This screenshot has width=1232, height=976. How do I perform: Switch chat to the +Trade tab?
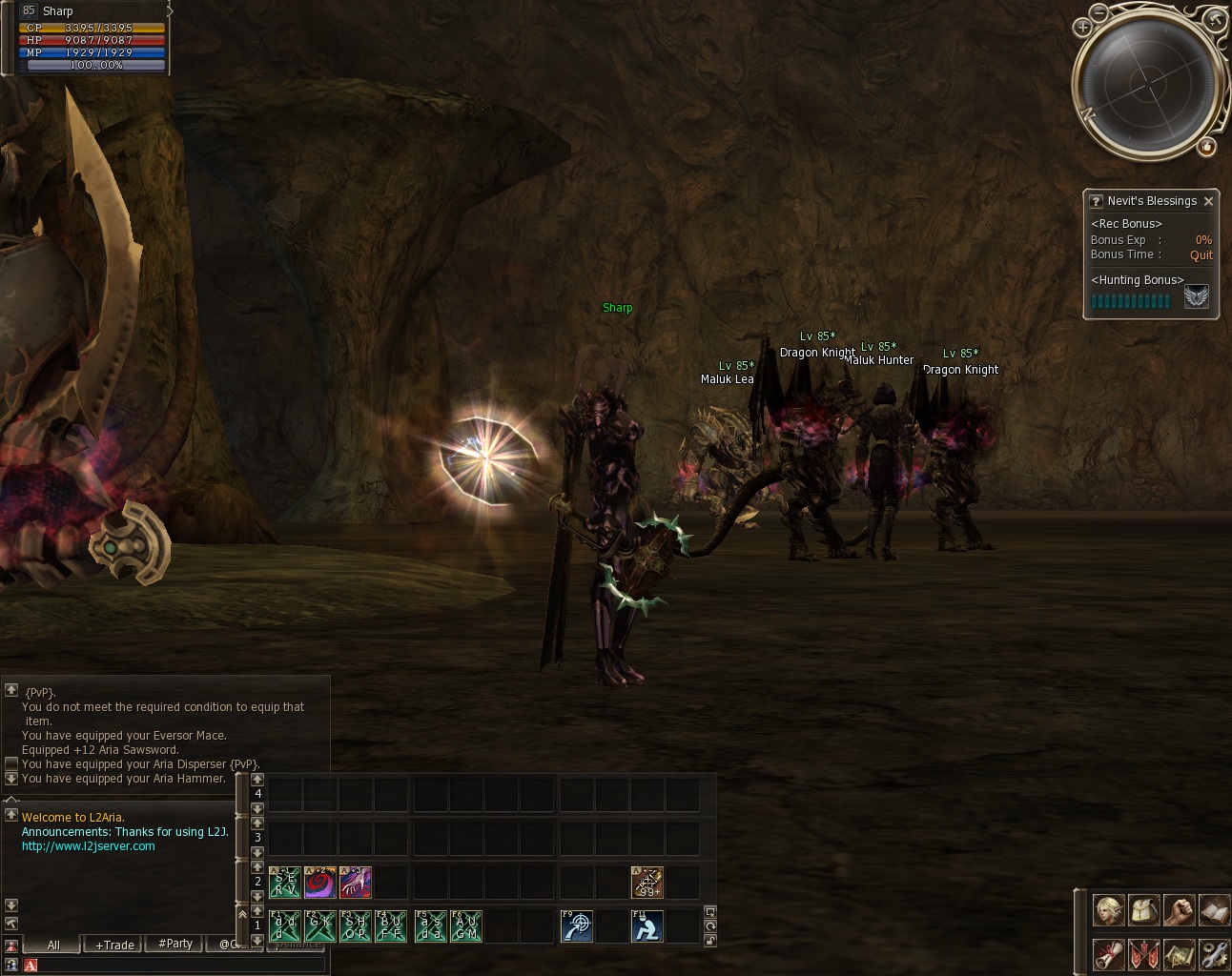click(115, 945)
